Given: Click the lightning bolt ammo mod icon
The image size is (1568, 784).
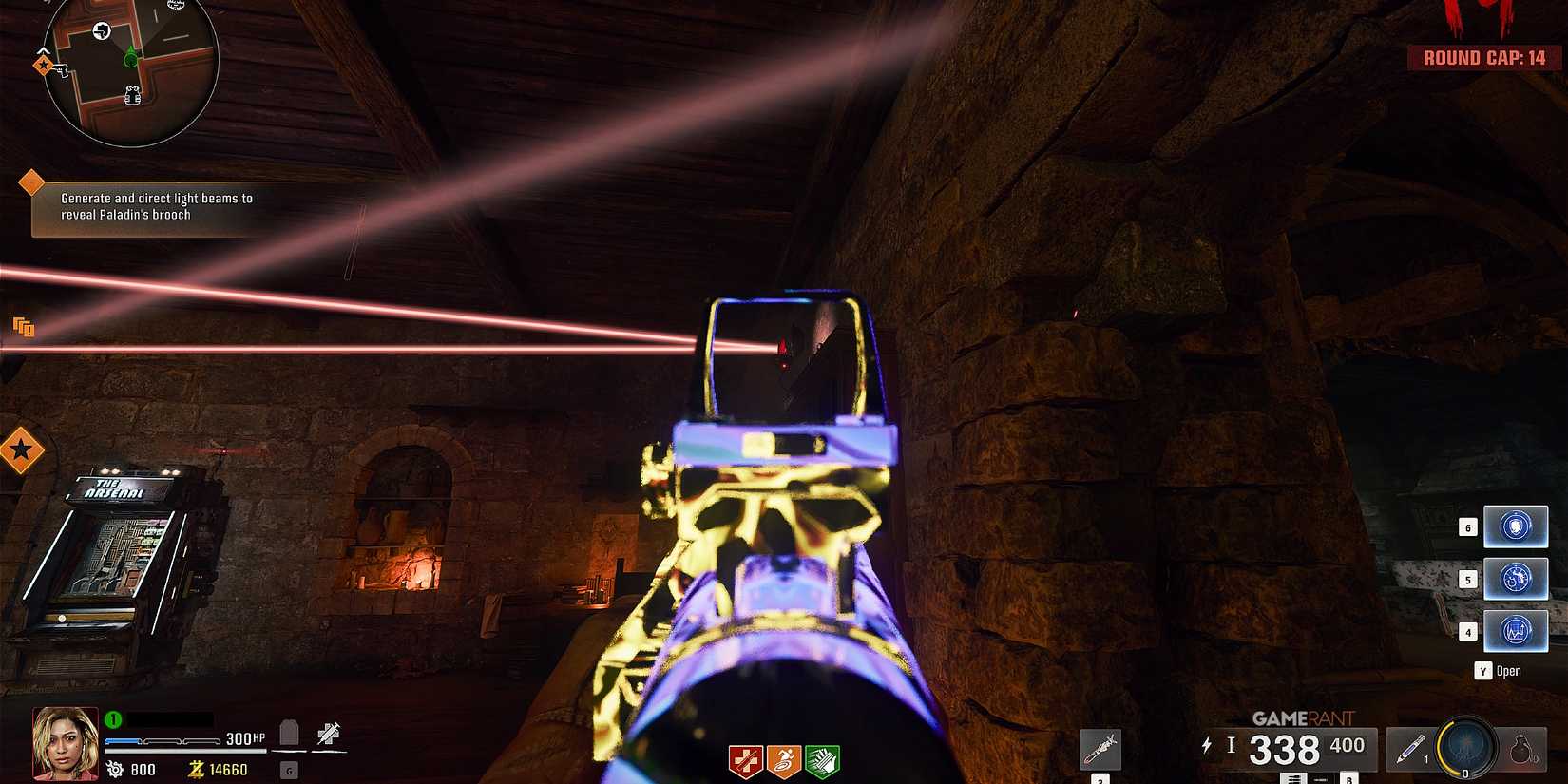Looking at the screenshot, I should click(x=1208, y=745).
